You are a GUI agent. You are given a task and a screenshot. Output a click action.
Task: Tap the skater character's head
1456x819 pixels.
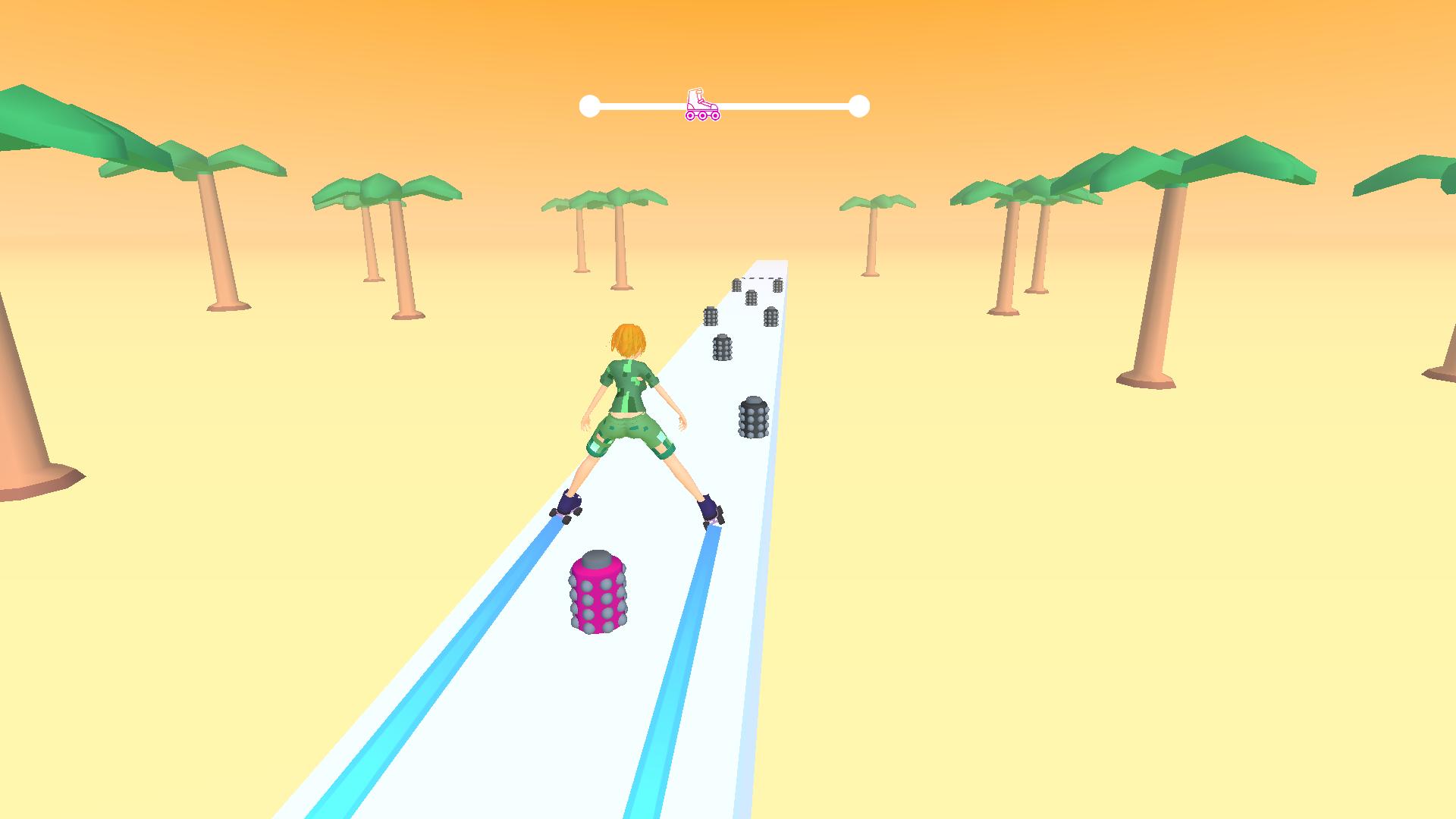tap(628, 341)
